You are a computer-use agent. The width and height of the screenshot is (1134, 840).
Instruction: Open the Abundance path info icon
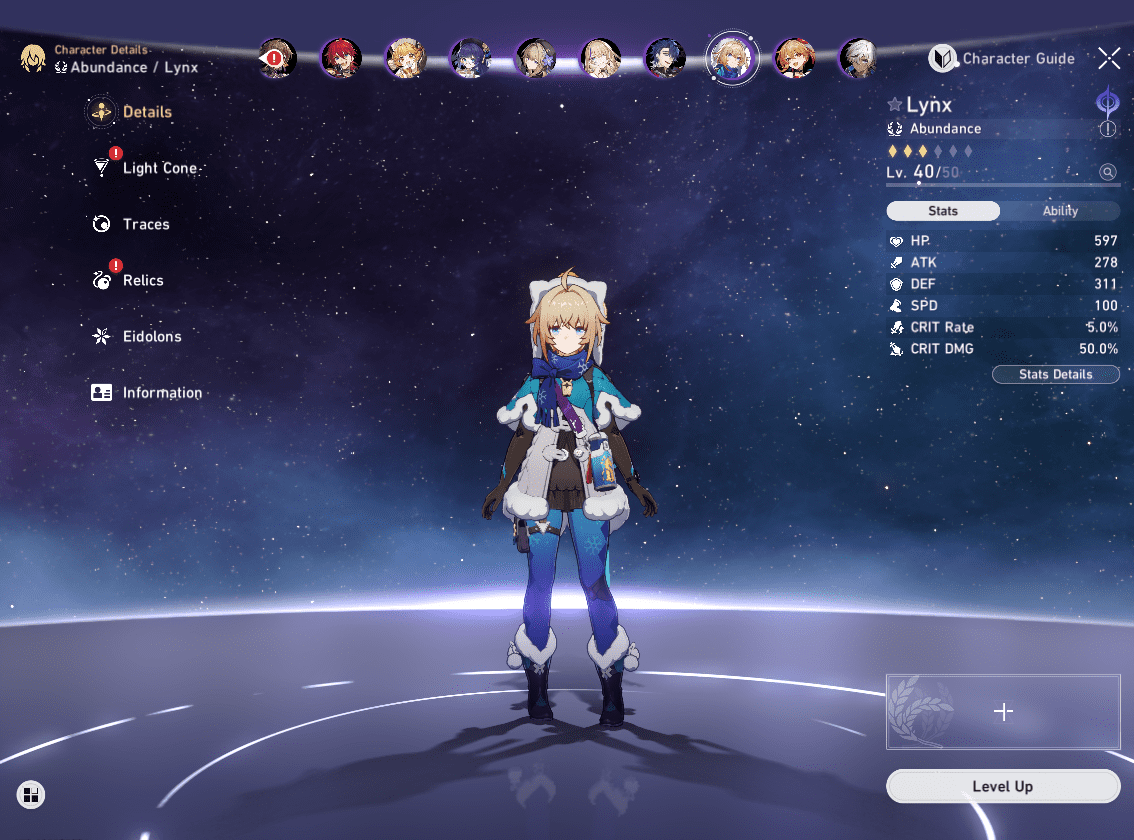(x=1108, y=129)
